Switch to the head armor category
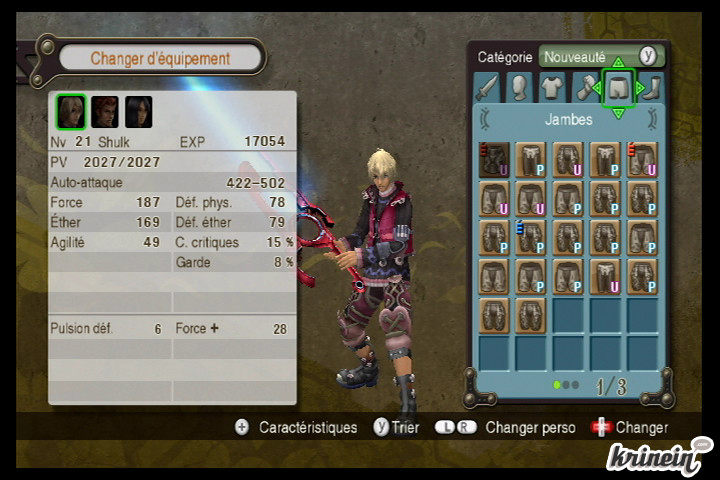720x480 pixels. [x=518, y=88]
